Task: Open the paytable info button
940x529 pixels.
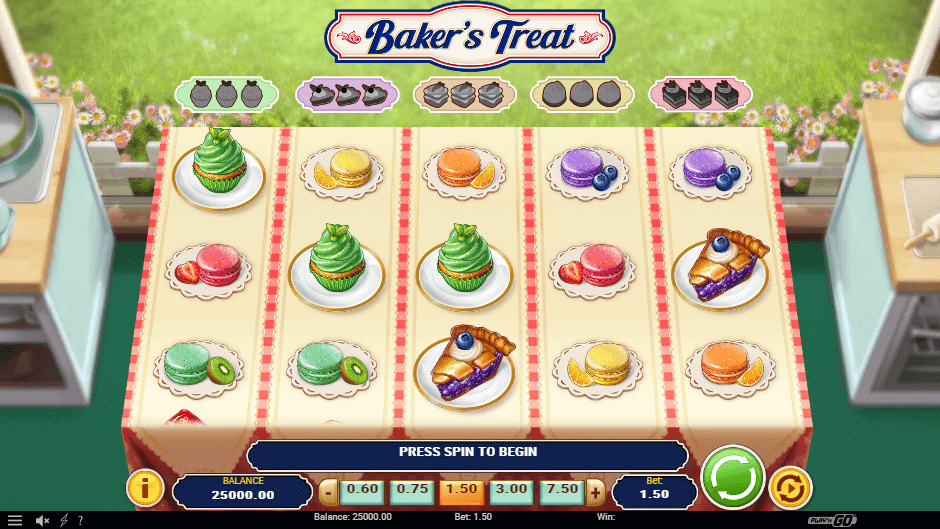Action: 146,488
